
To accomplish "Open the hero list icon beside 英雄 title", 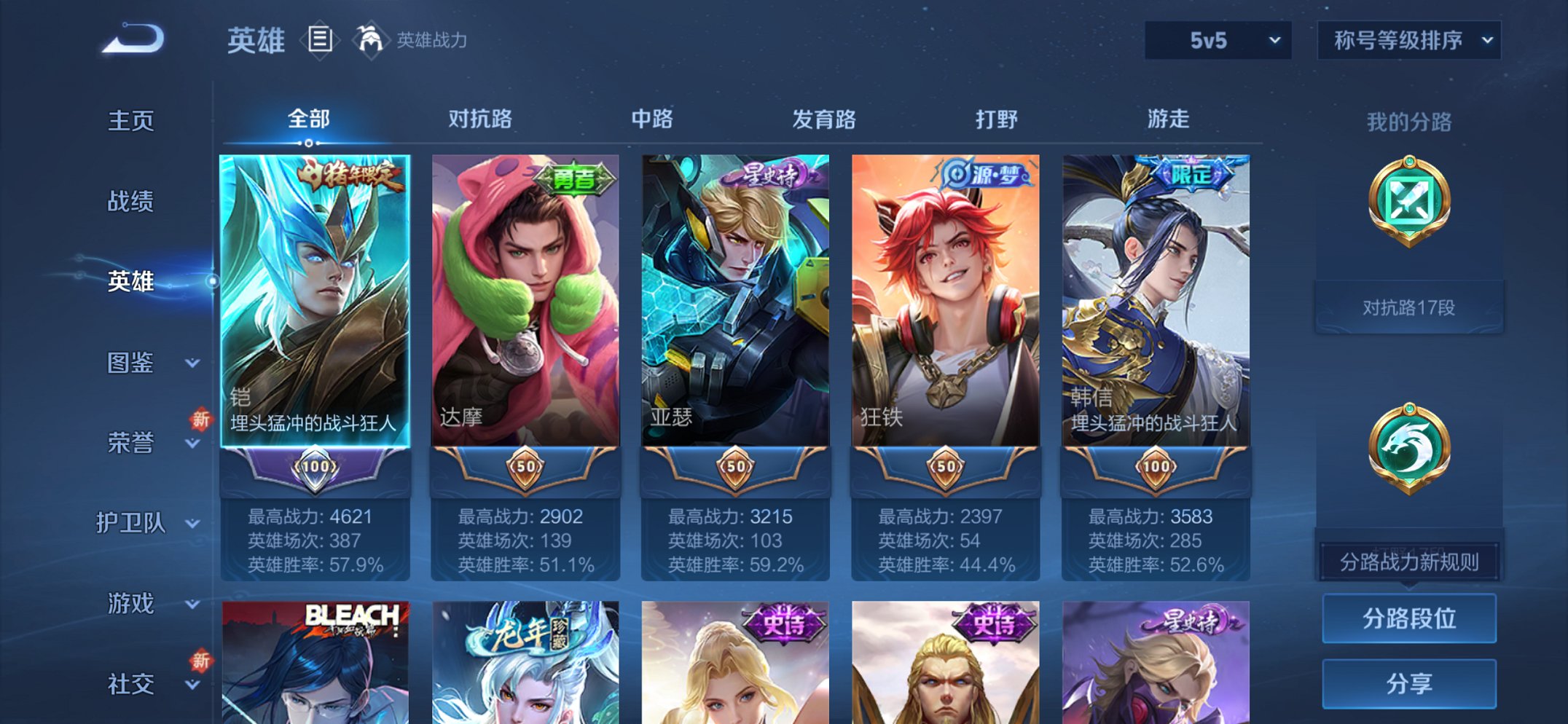I will click(321, 40).
